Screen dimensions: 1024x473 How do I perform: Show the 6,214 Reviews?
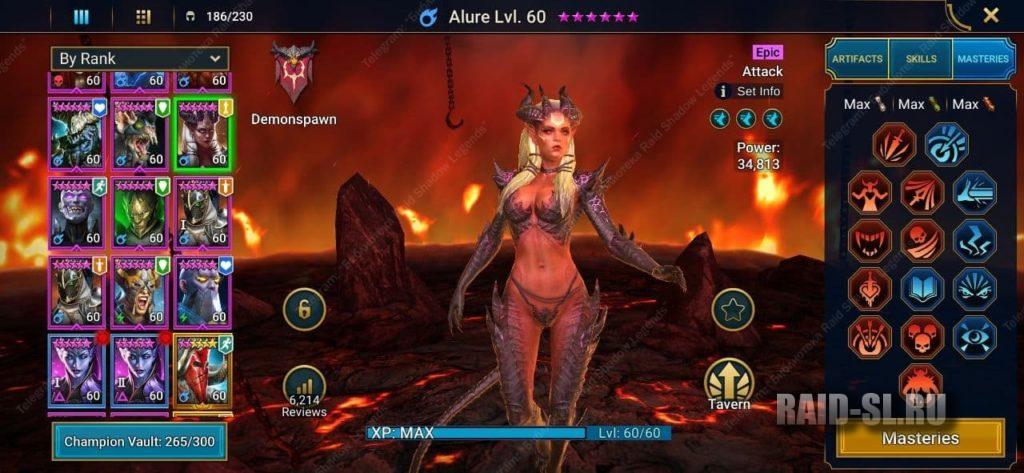tap(304, 390)
